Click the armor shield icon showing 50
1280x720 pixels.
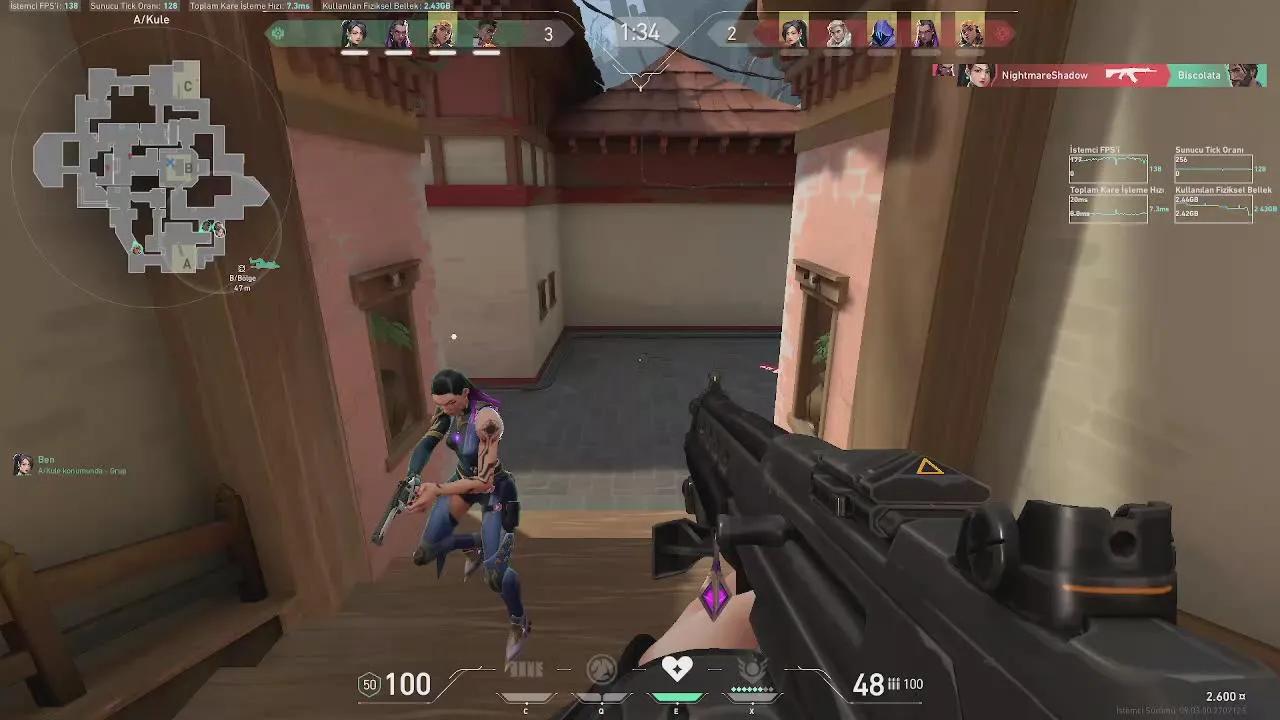[x=369, y=685]
